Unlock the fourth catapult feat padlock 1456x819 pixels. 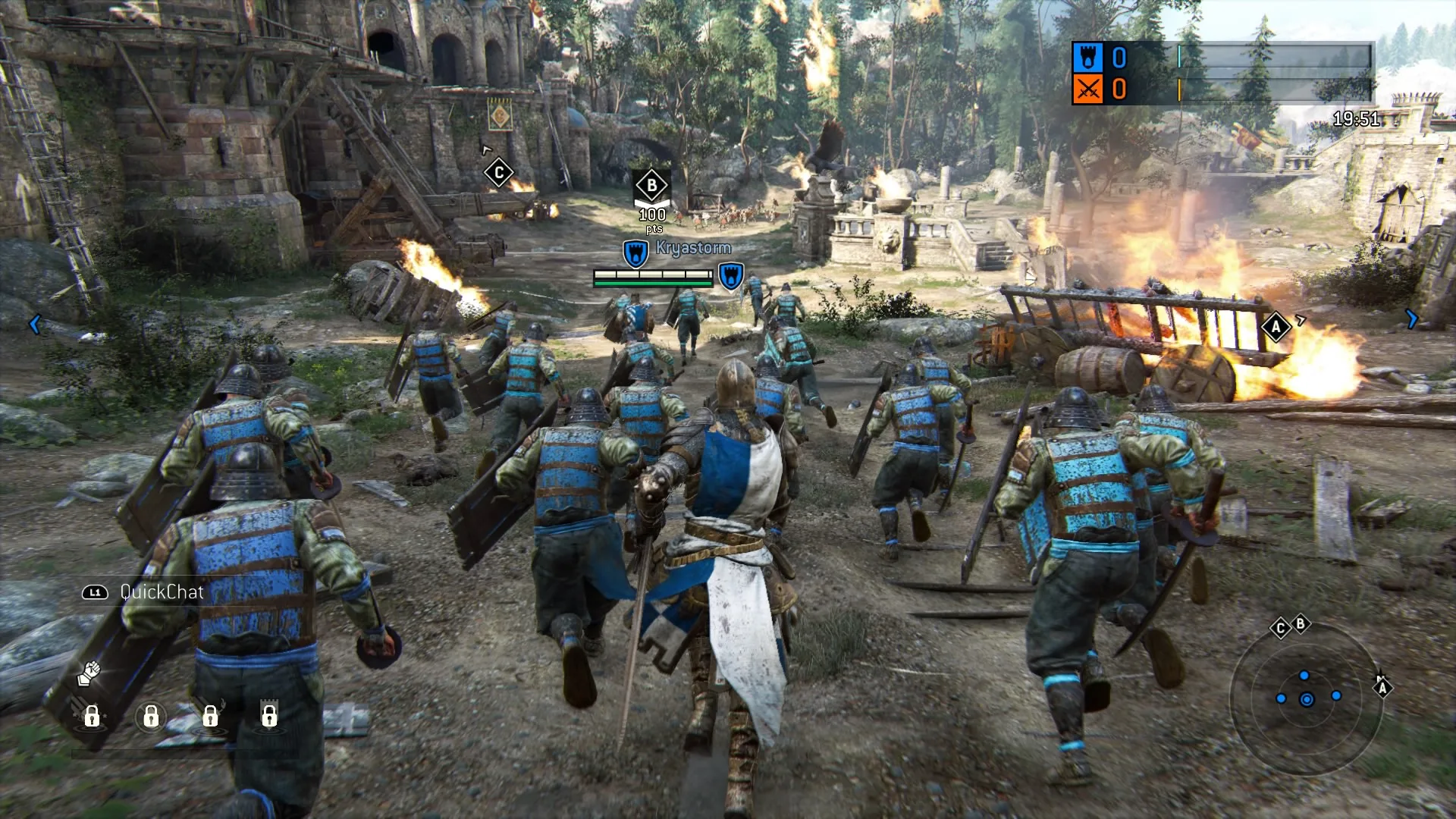[x=269, y=716]
